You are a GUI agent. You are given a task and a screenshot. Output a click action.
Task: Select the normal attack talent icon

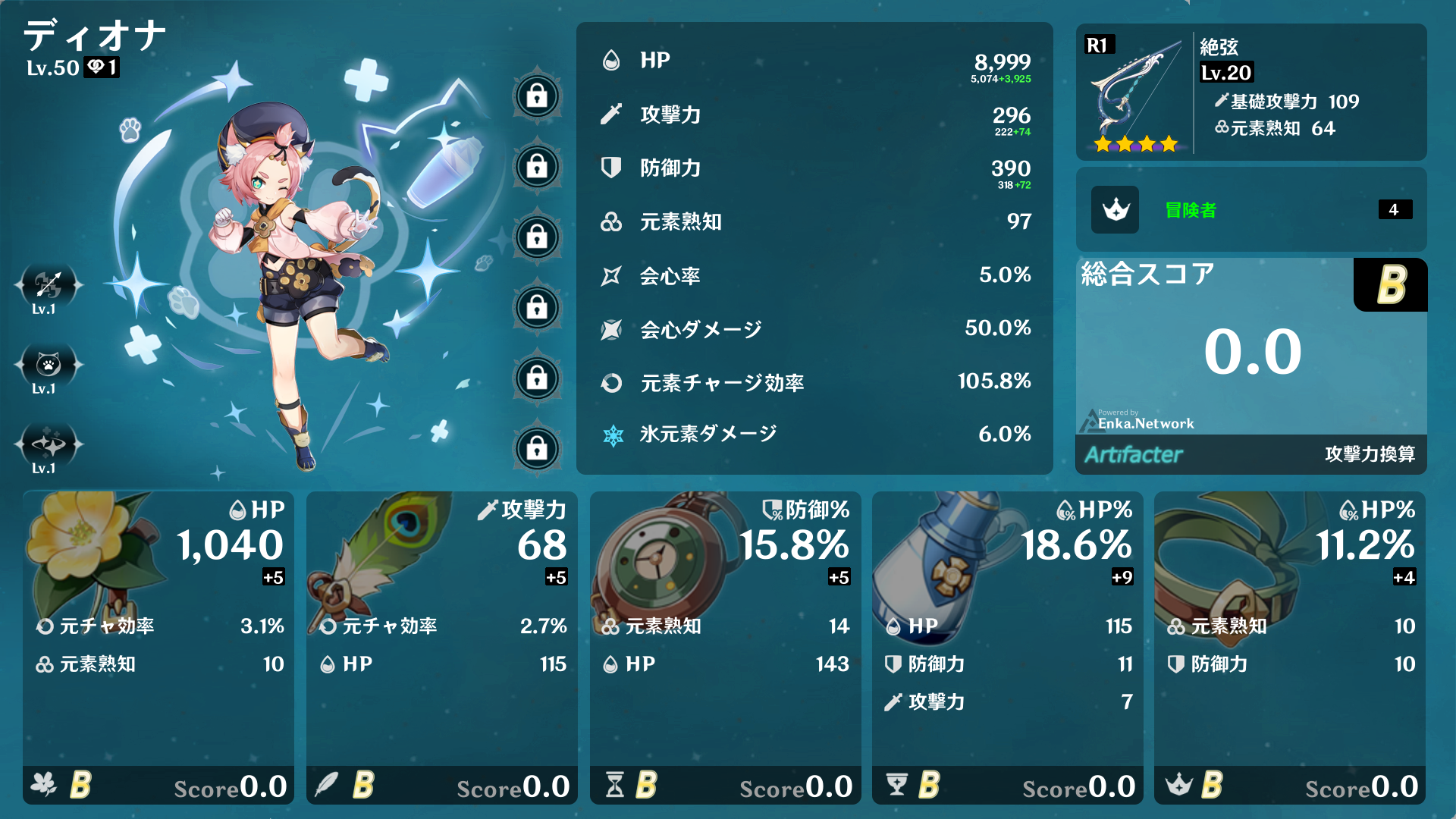pyautogui.click(x=48, y=286)
